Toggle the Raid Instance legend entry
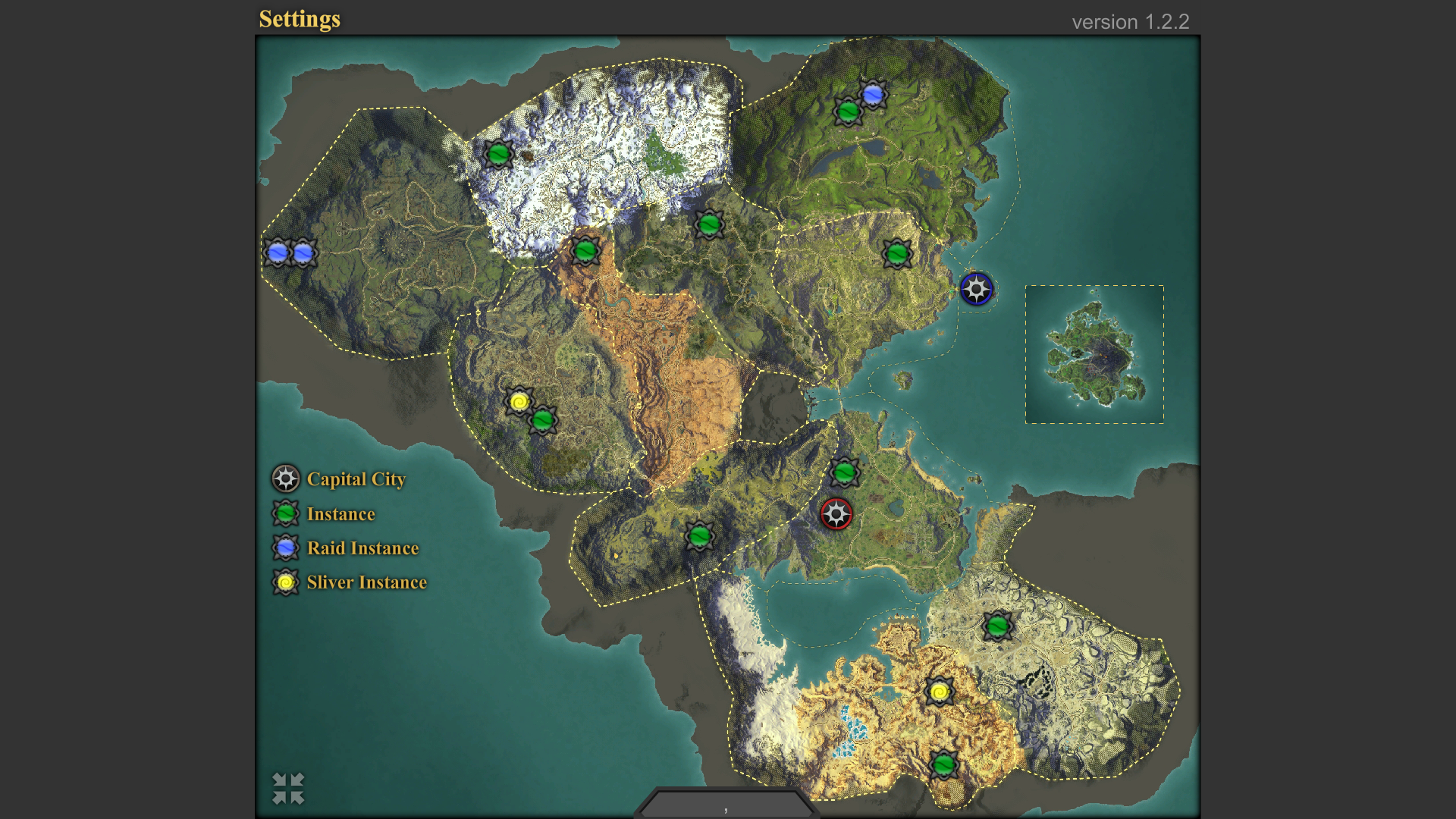This screenshot has width=1456, height=819. click(x=285, y=548)
